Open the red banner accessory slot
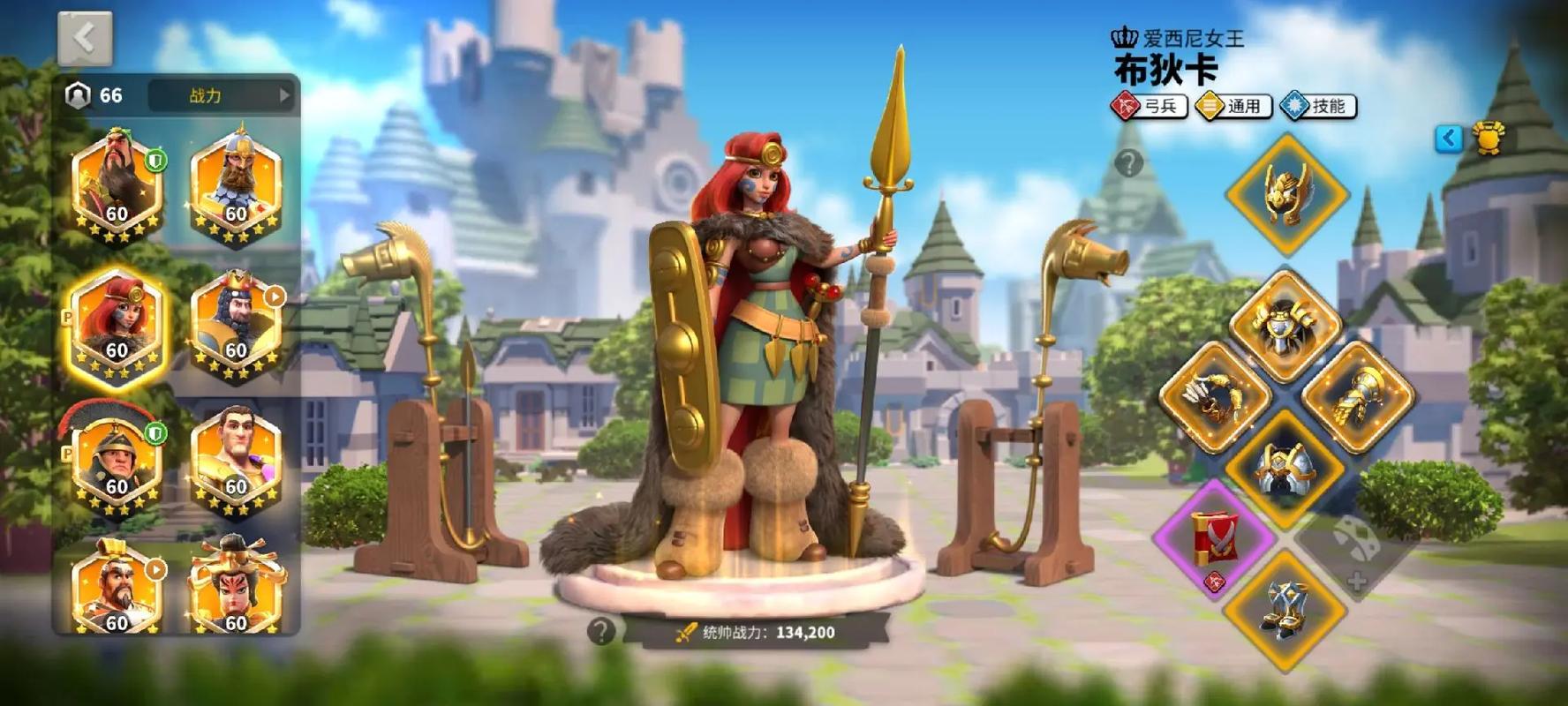Viewport: 1568px width, 706px height. pos(1215,537)
